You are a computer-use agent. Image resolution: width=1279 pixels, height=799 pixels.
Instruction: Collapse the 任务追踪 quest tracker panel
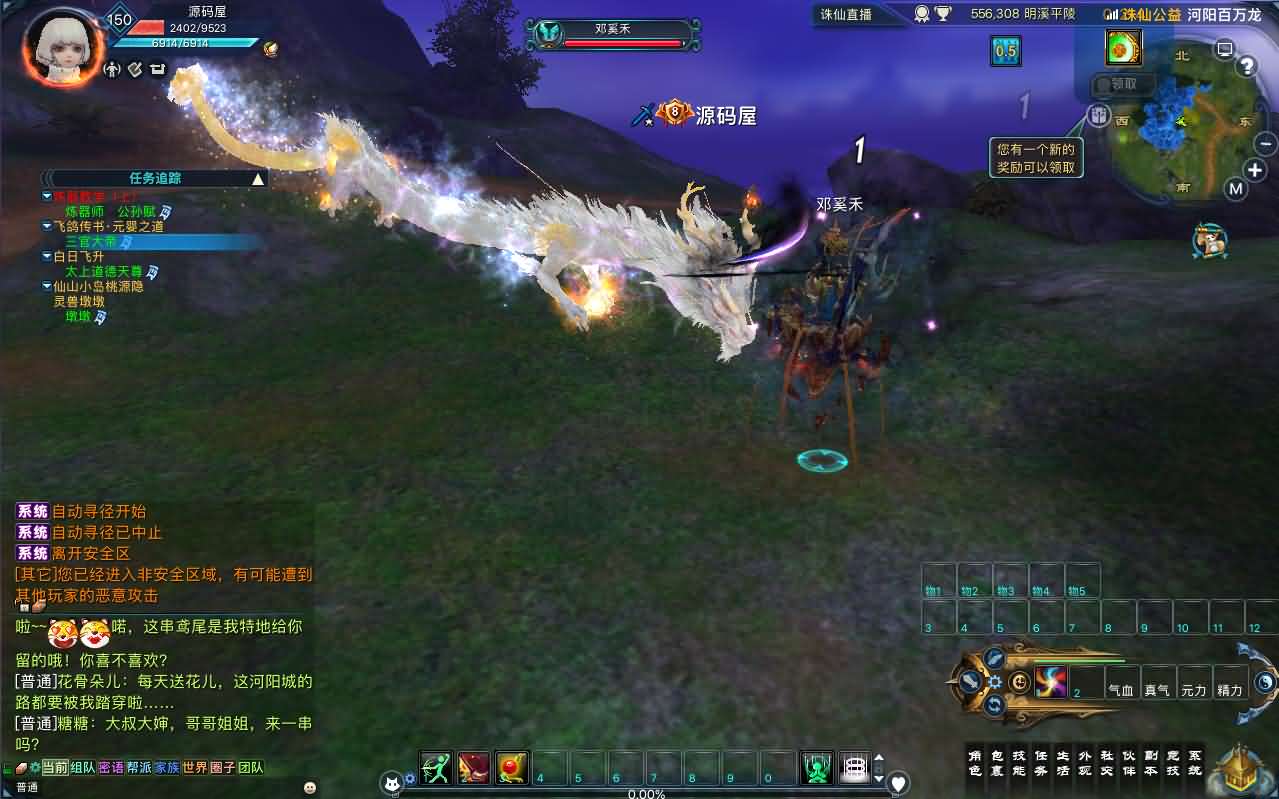point(258,179)
